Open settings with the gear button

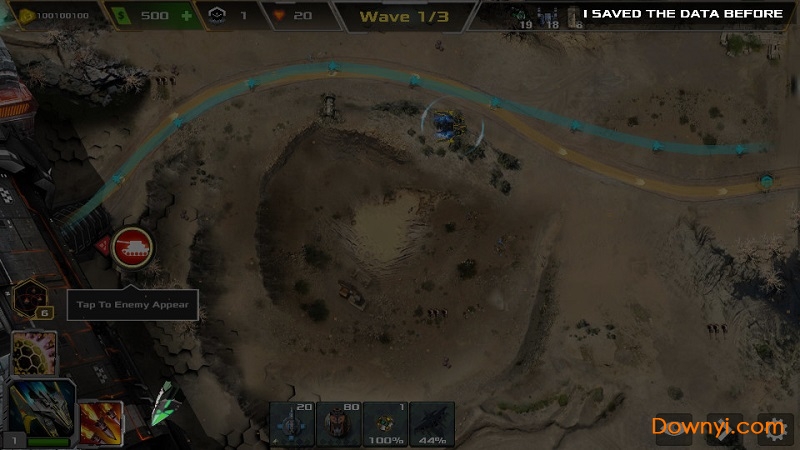(773, 427)
